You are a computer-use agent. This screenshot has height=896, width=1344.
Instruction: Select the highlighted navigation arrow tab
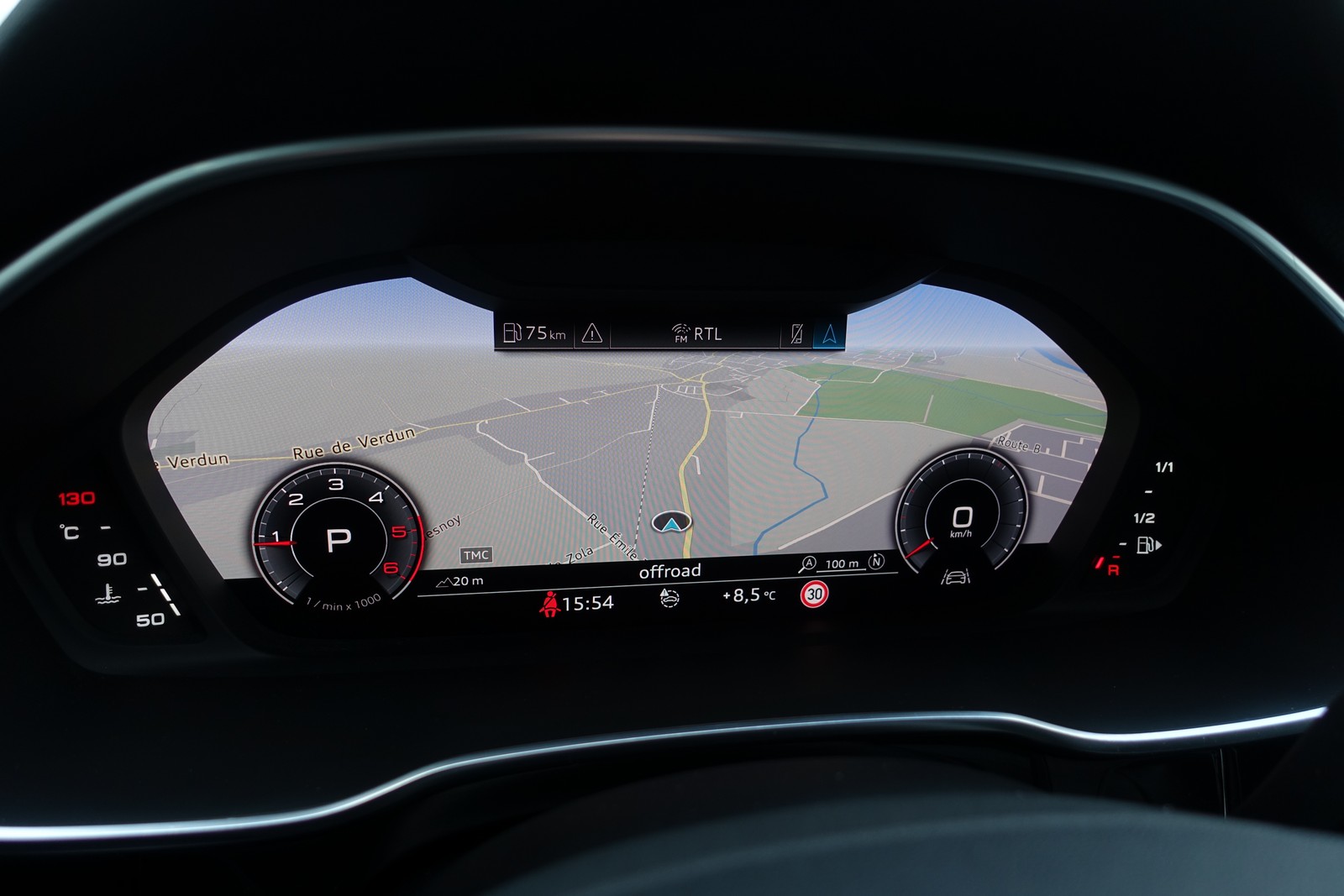point(830,334)
